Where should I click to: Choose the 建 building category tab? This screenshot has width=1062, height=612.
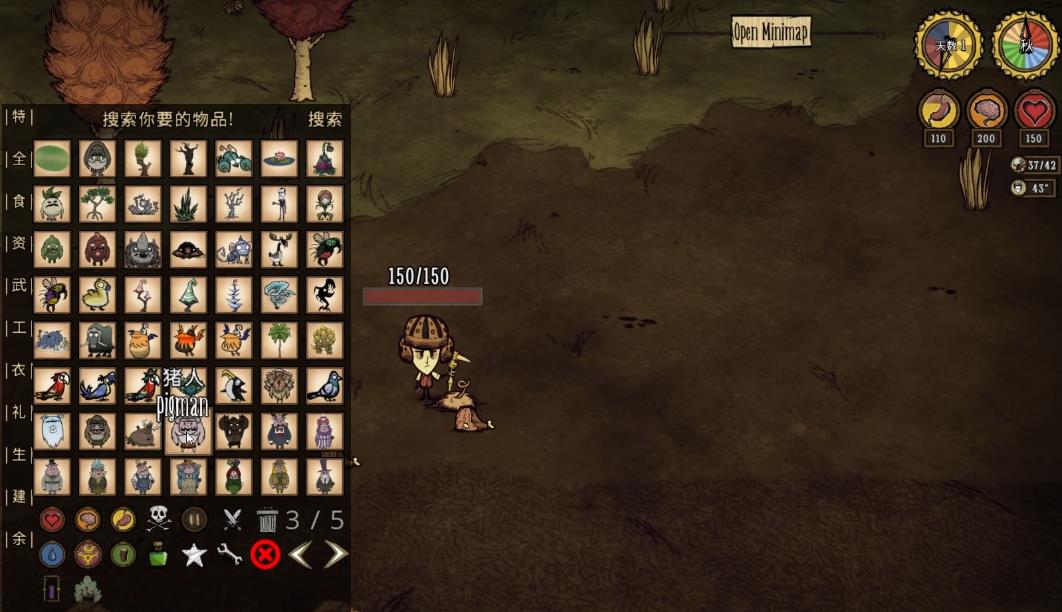coord(17,497)
